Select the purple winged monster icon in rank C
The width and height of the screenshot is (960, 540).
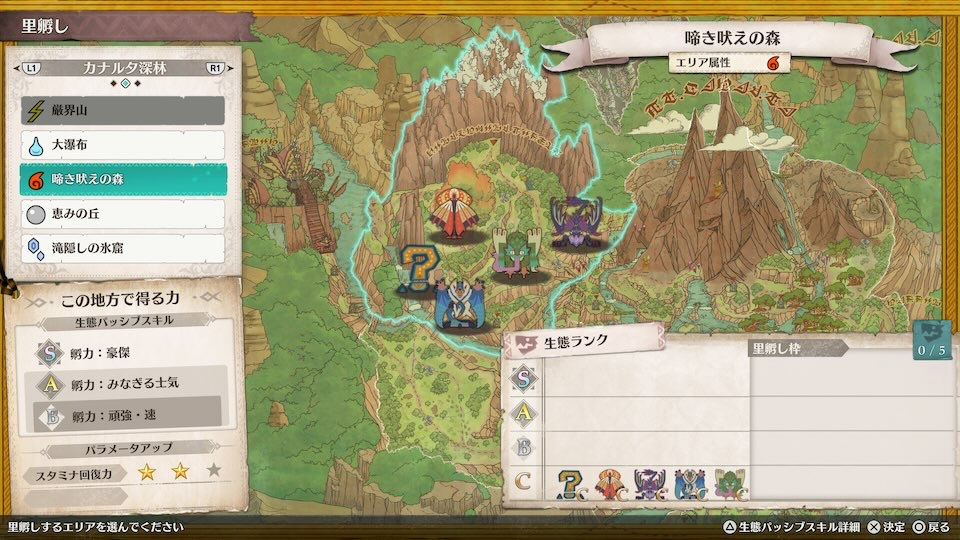650,484
